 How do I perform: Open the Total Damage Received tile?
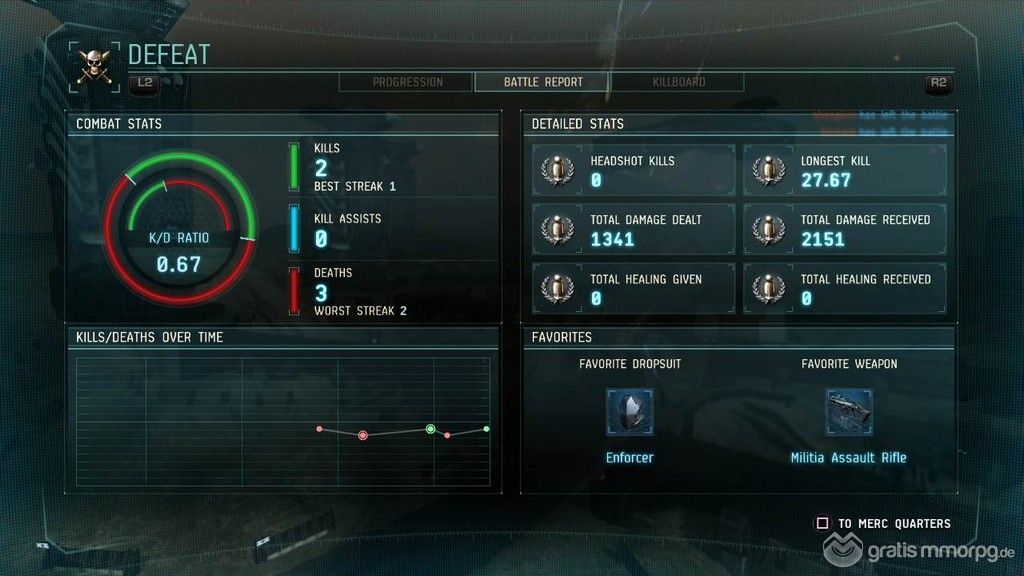click(x=843, y=229)
